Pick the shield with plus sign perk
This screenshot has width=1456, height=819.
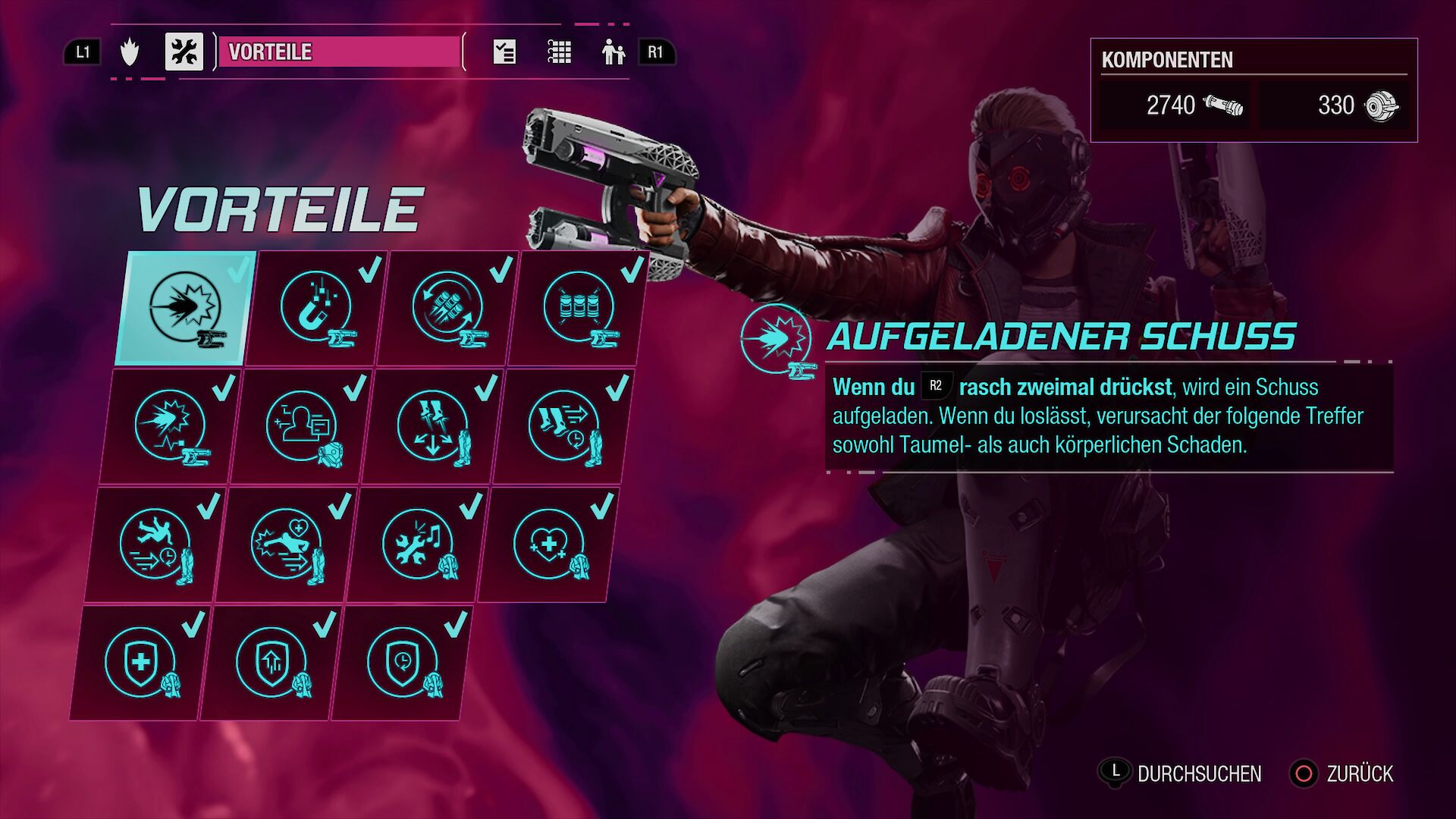[140, 663]
